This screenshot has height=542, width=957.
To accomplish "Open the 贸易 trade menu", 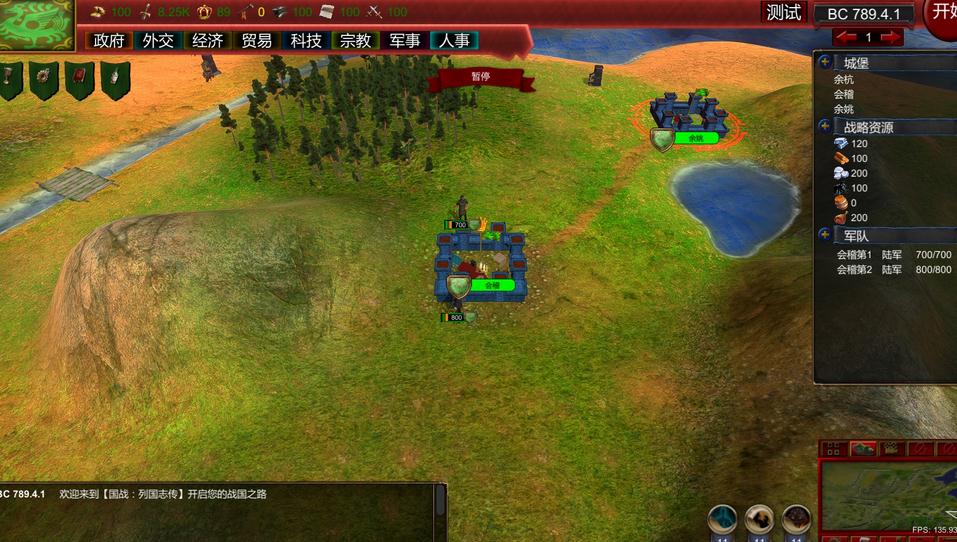I will (x=256, y=41).
